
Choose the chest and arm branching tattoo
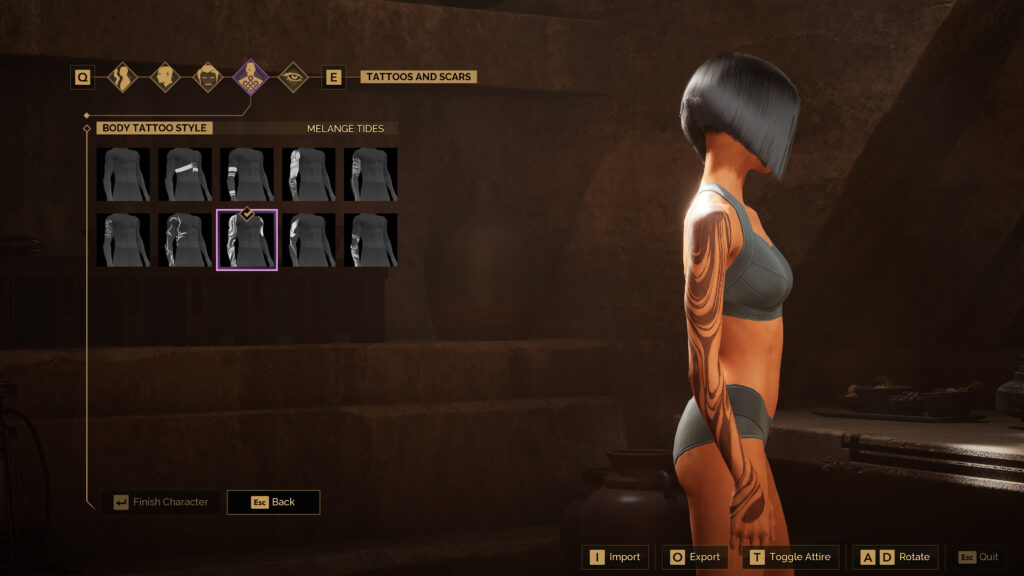[185, 240]
